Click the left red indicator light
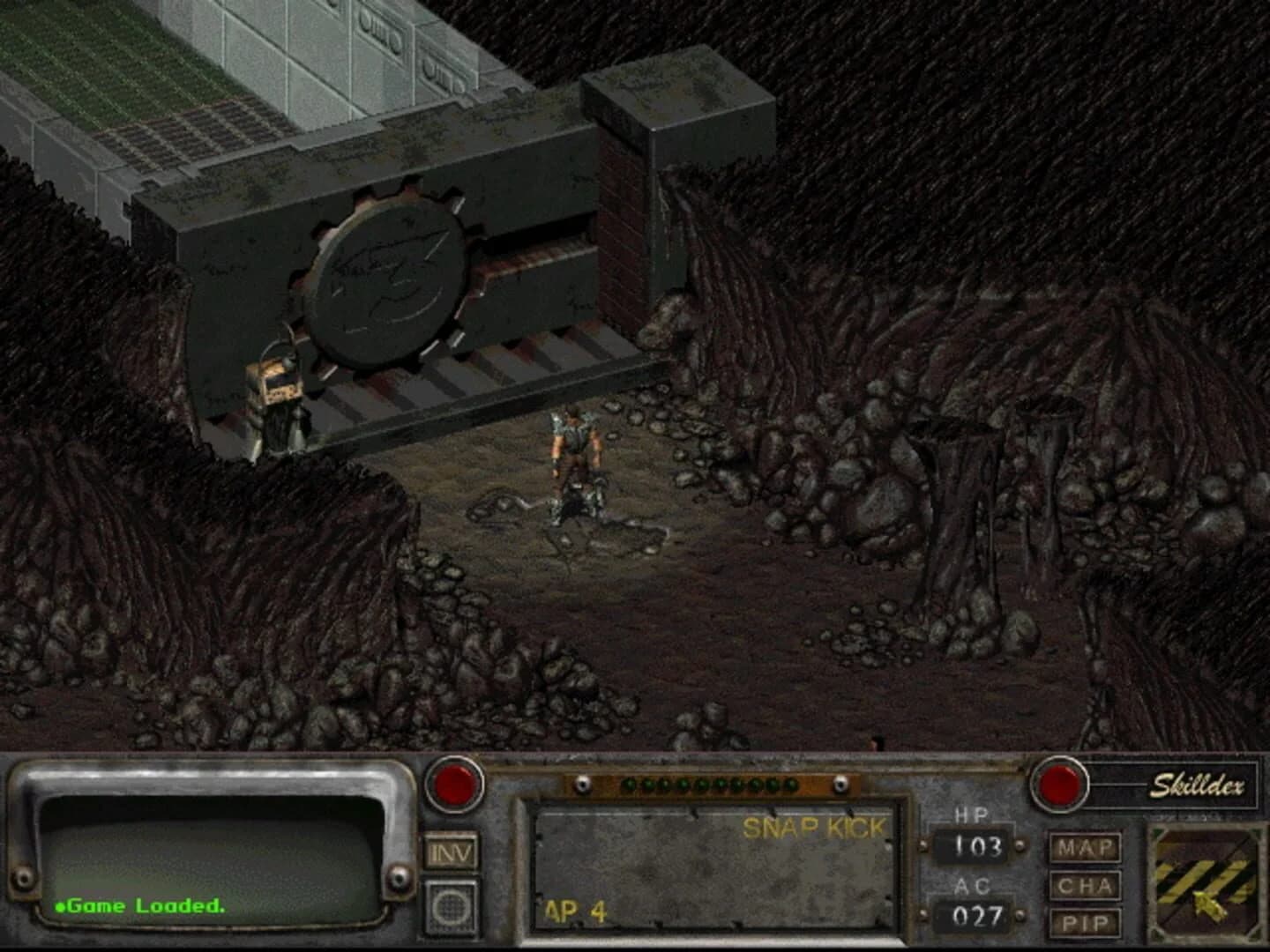 click(x=455, y=785)
